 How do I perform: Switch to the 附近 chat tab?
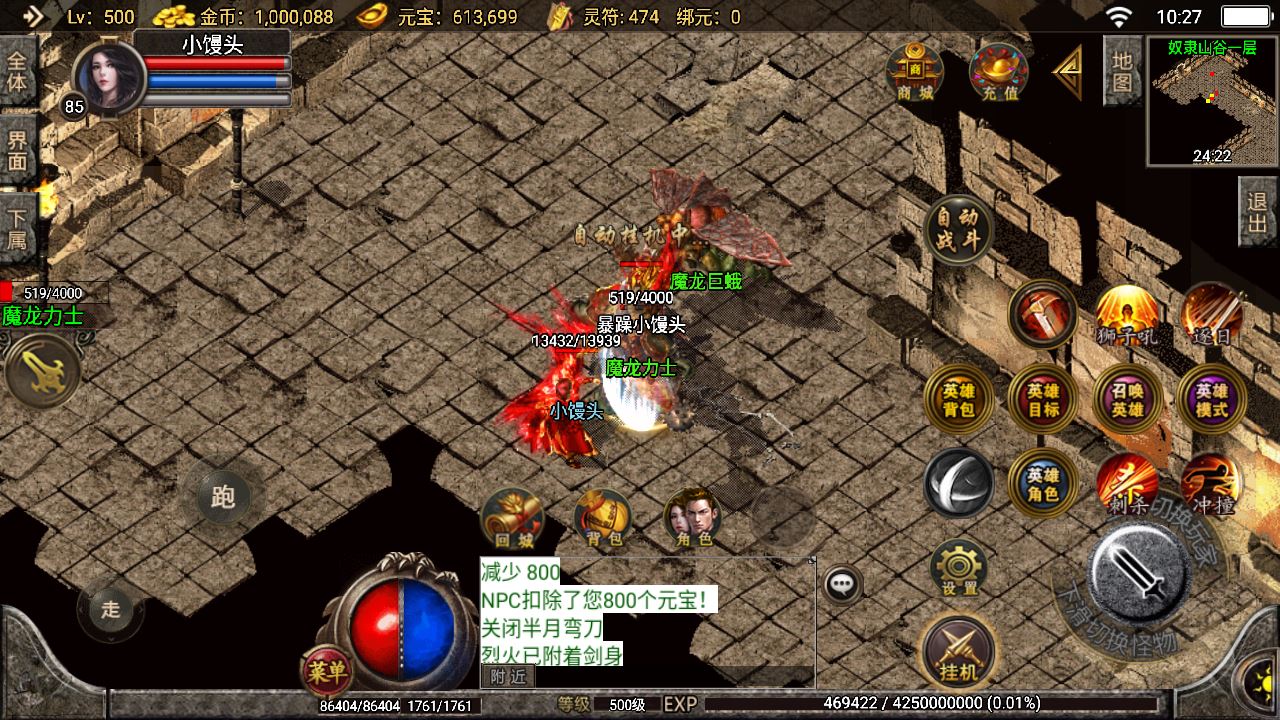point(508,677)
